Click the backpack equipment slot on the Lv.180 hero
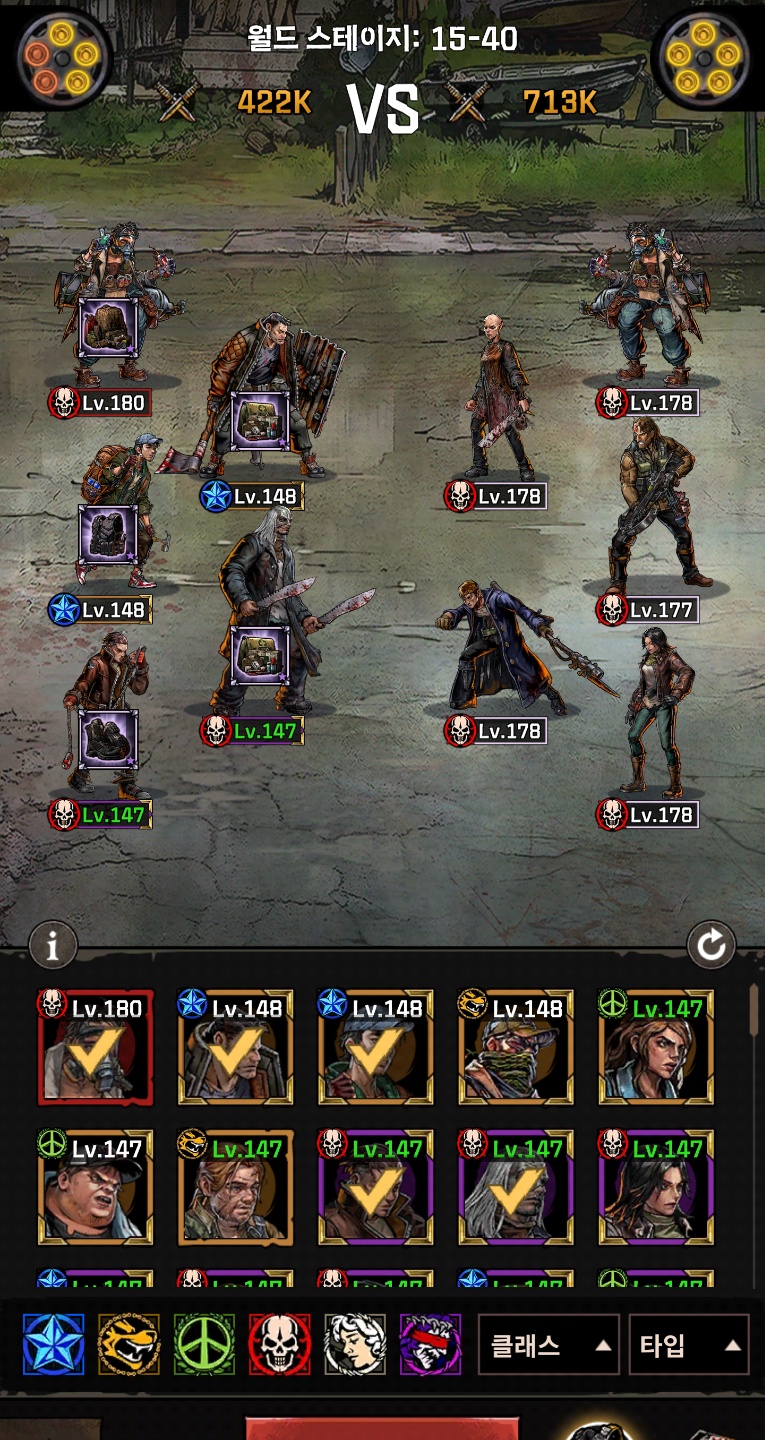The width and height of the screenshot is (765, 1440). [108, 327]
